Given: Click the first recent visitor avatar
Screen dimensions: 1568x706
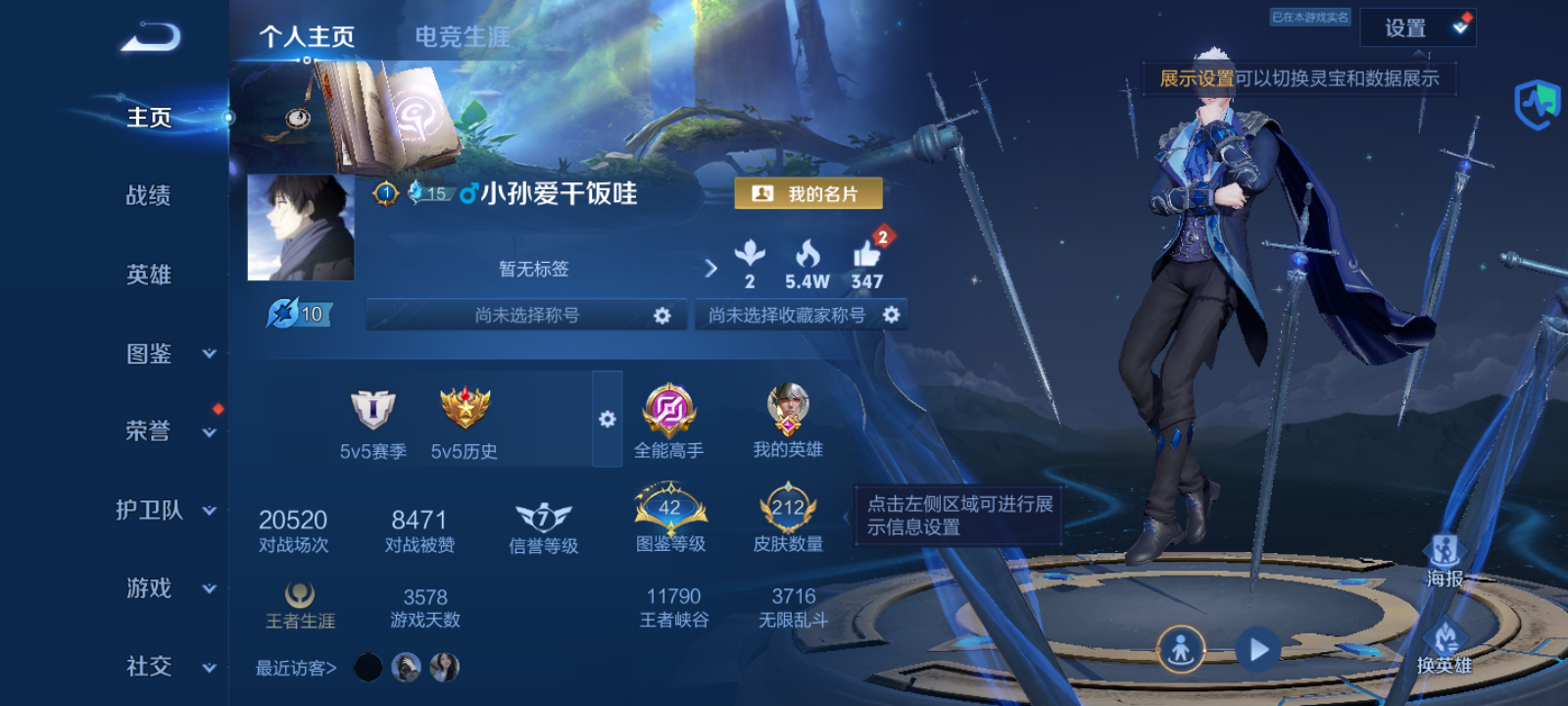Looking at the screenshot, I should [367, 667].
